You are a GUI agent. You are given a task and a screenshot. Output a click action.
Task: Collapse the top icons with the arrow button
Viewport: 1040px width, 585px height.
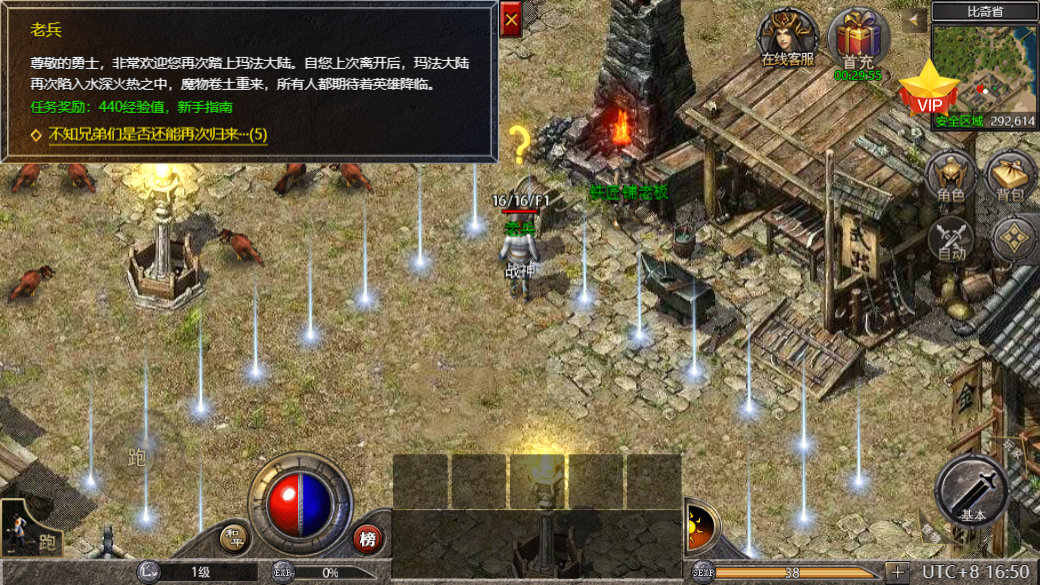pyautogui.click(x=914, y=19)
